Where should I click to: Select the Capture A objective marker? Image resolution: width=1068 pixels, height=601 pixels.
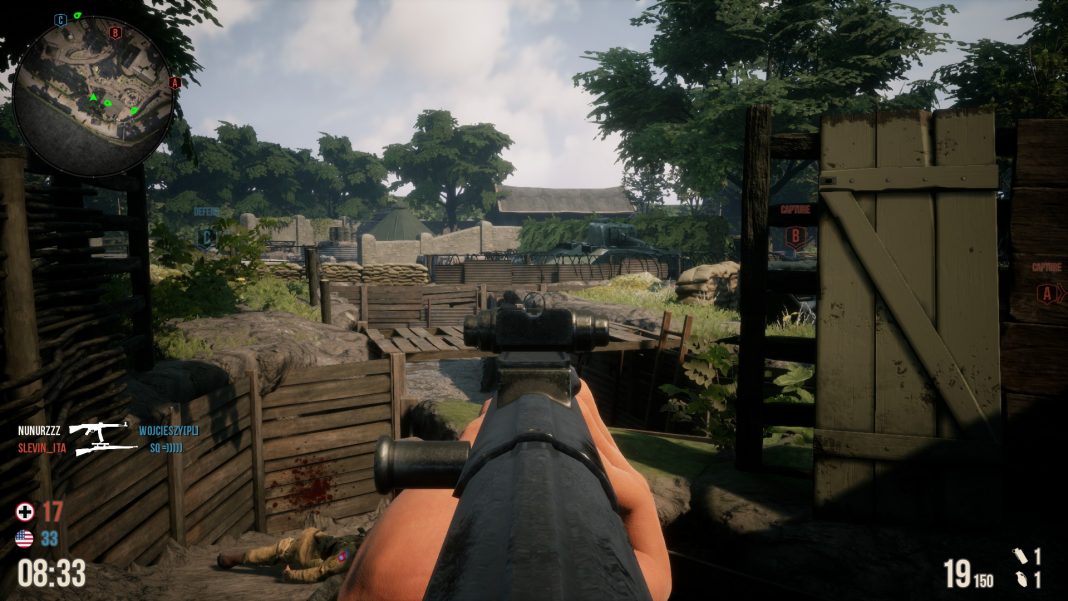(x=1046, y=293)
